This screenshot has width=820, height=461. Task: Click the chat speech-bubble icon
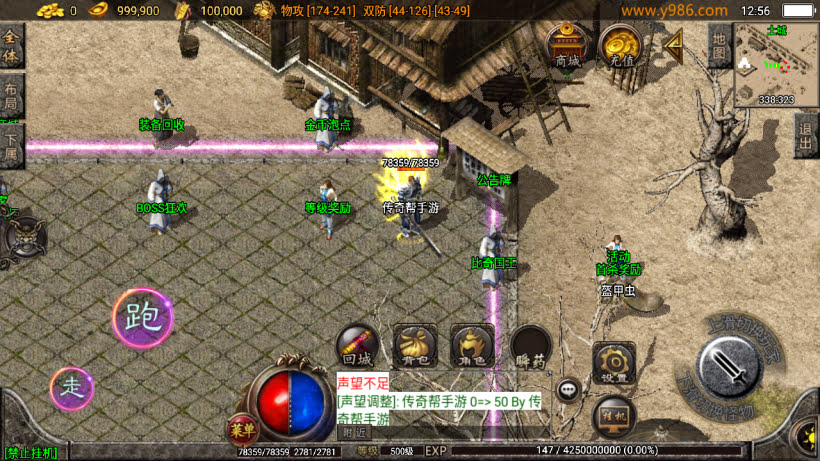569,390
